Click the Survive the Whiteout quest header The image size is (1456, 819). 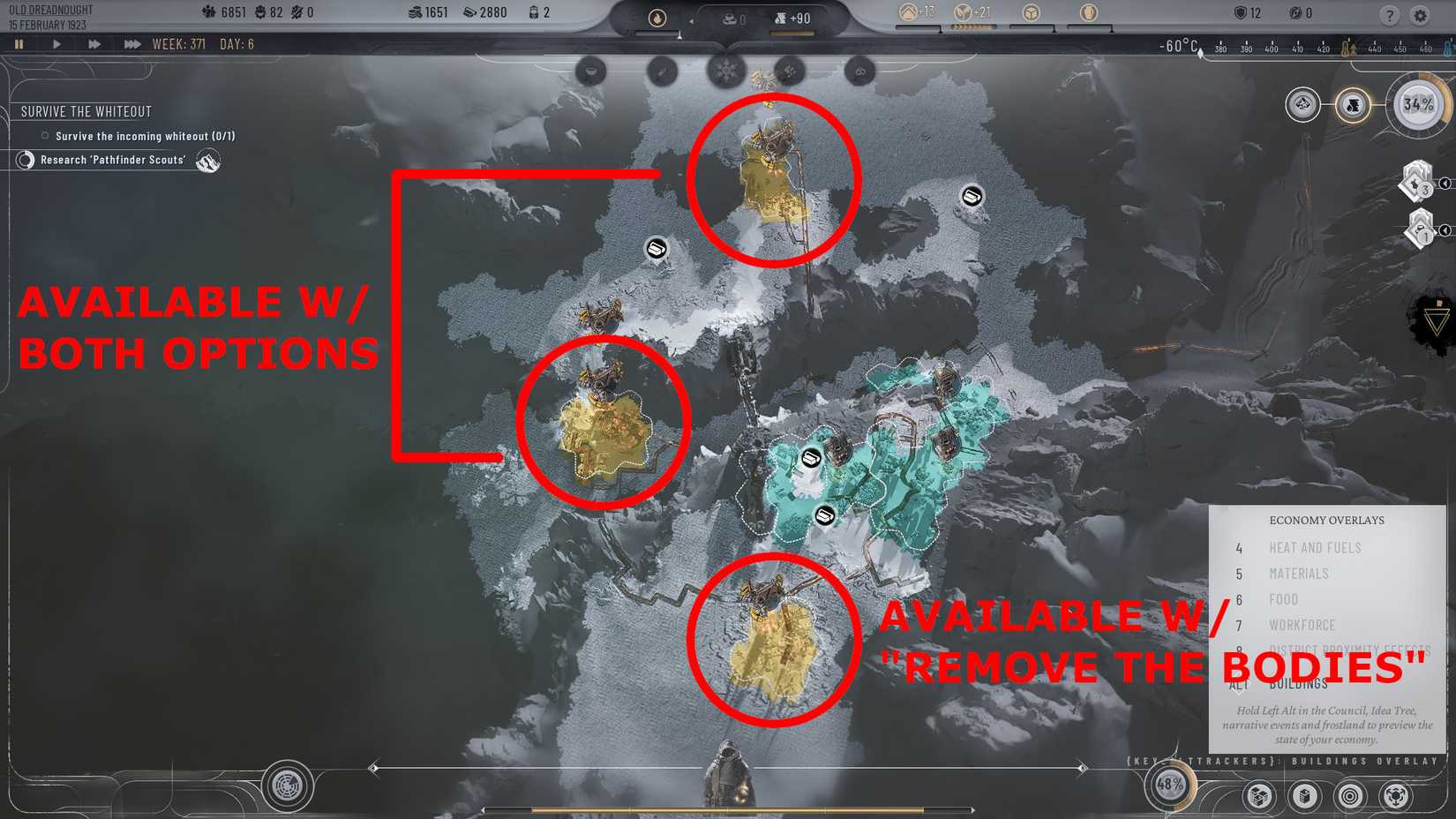(85, 111)
